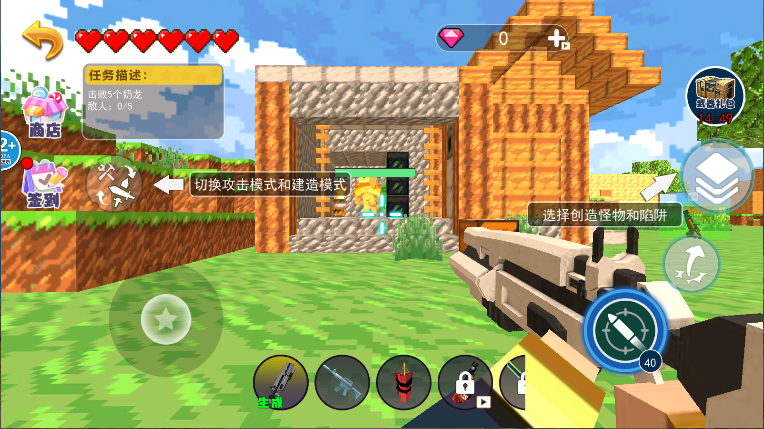Go back with the yellow arrow button
Viewport: 764px width, 429px height.
pyautogui.click(x=43, y=40)
